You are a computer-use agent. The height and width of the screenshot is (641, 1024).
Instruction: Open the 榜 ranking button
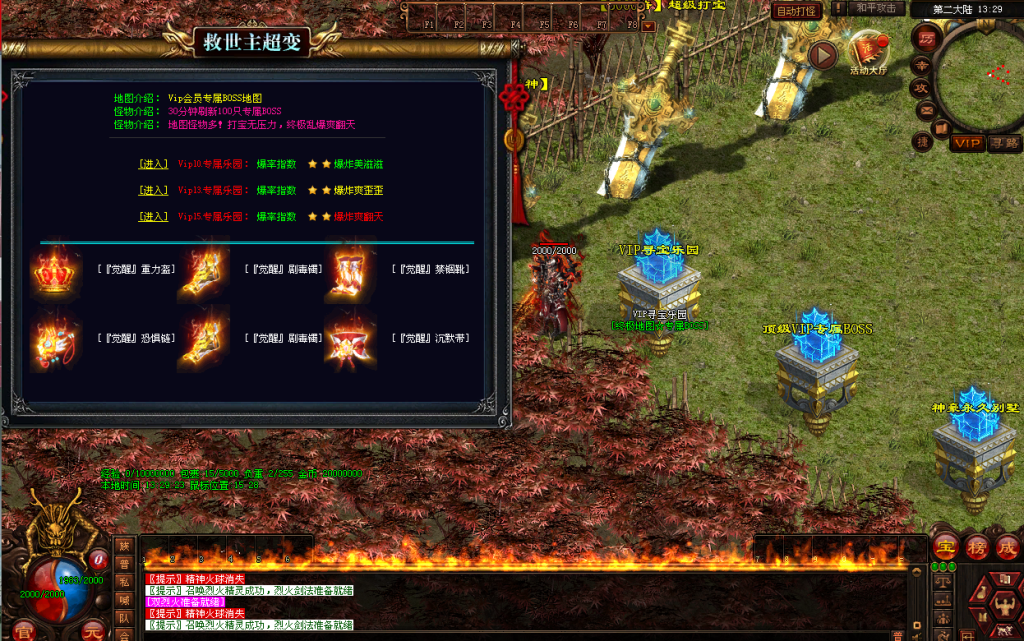(975, 548)
